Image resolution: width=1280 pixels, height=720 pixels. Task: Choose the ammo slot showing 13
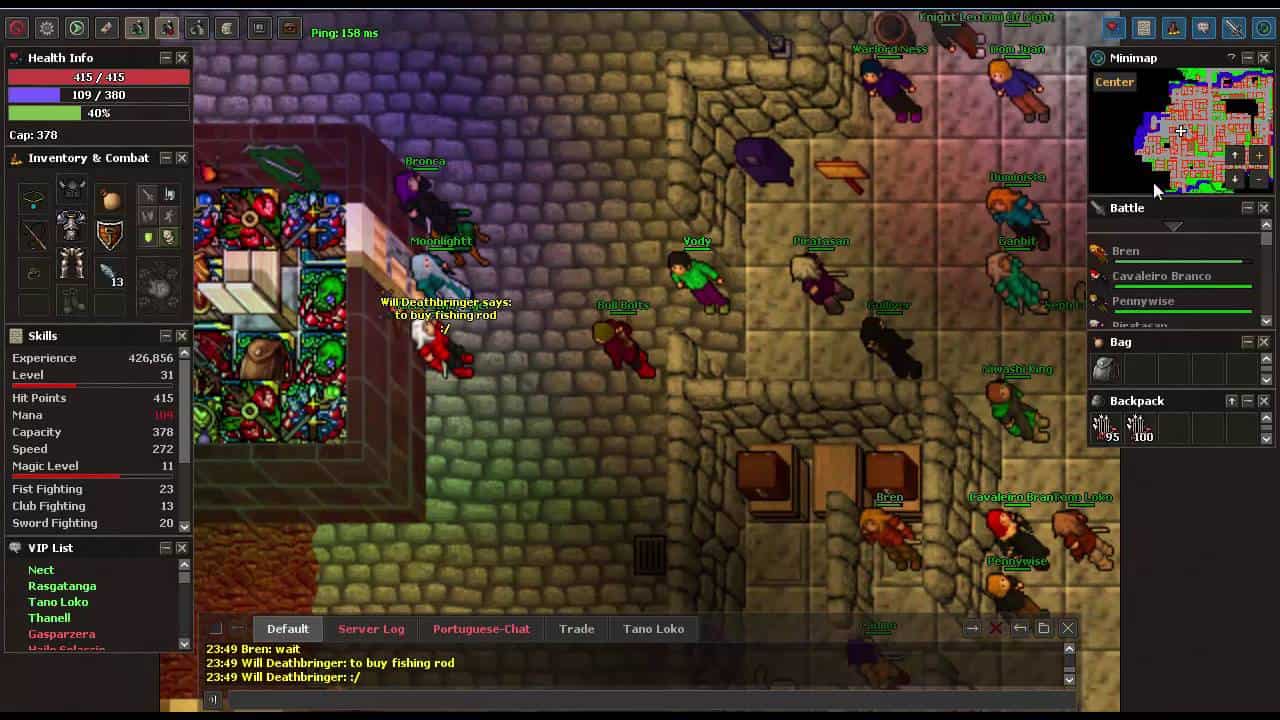click(x=109, y=272)
